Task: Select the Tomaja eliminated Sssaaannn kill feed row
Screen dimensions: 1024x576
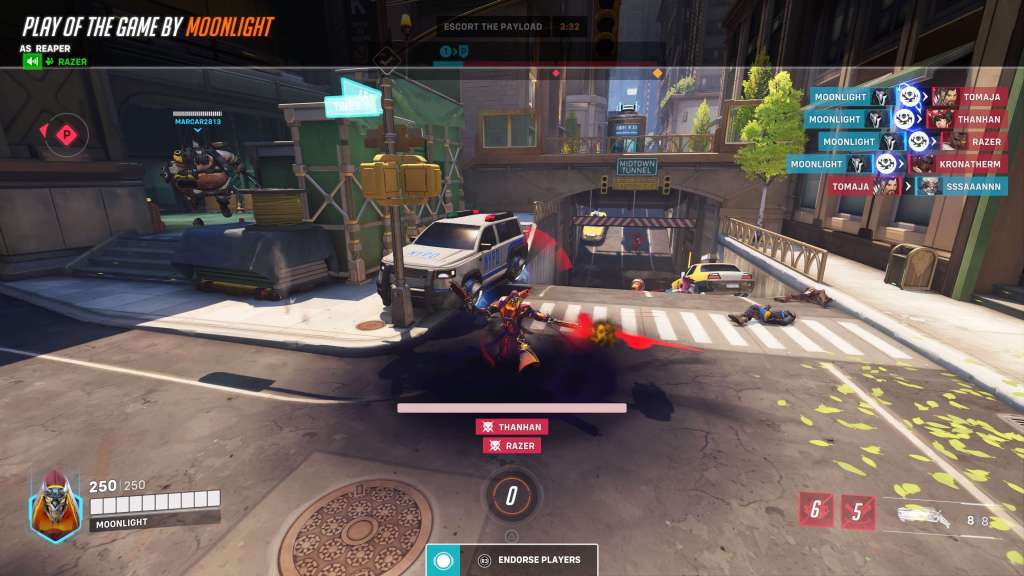Action: [x=917, y=186]
